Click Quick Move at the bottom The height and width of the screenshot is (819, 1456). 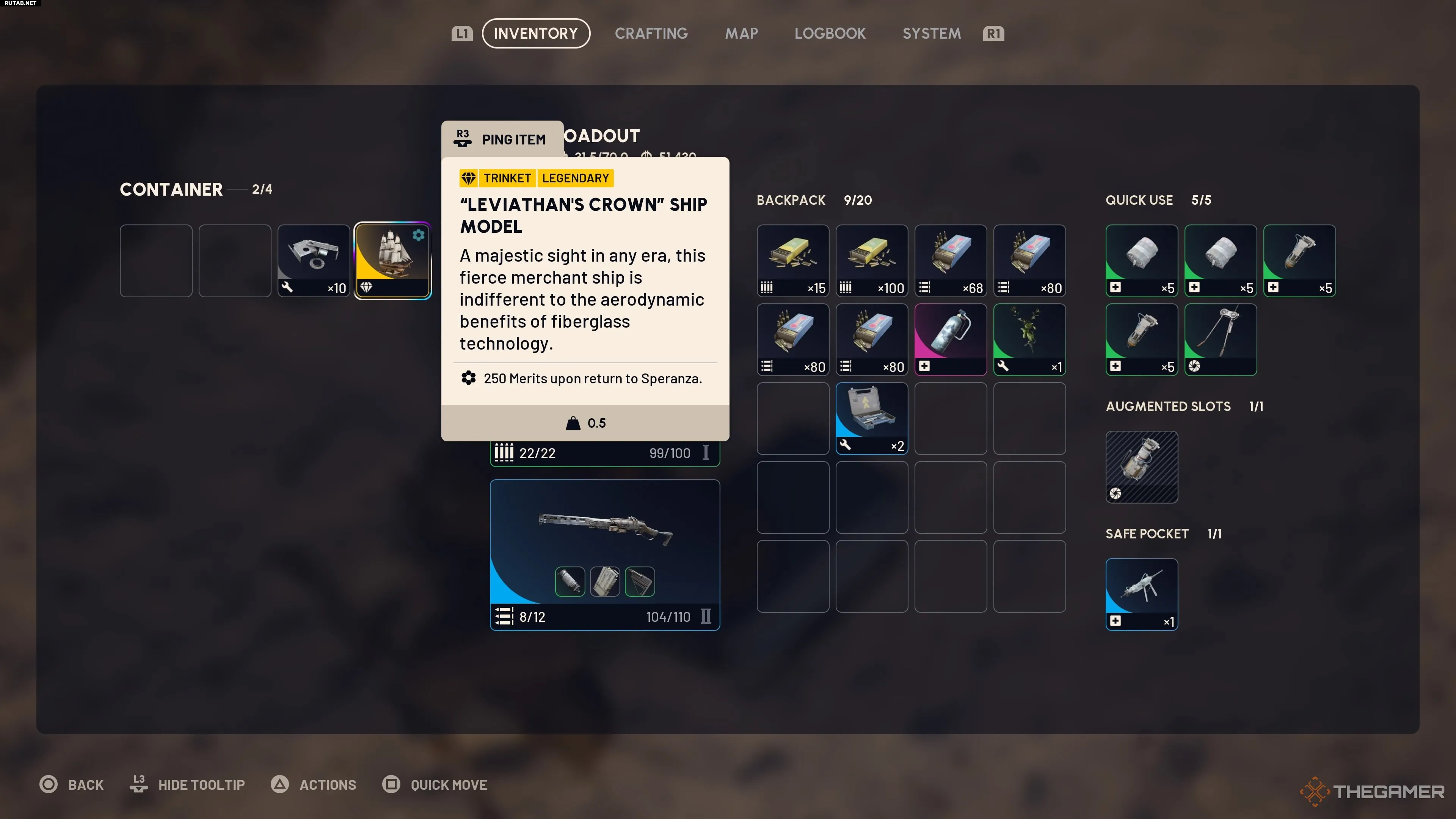pyautogui.click(x=448, y=784)
